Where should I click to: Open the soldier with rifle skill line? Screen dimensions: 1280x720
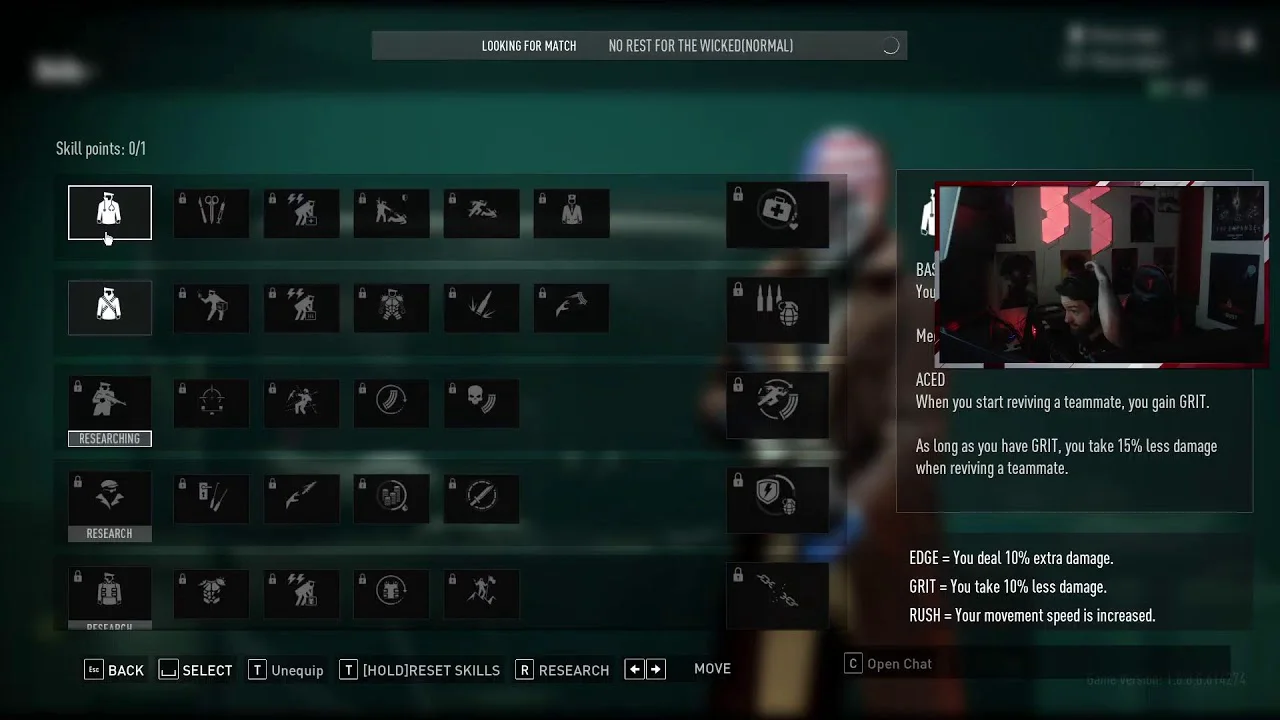coord(110,401)
